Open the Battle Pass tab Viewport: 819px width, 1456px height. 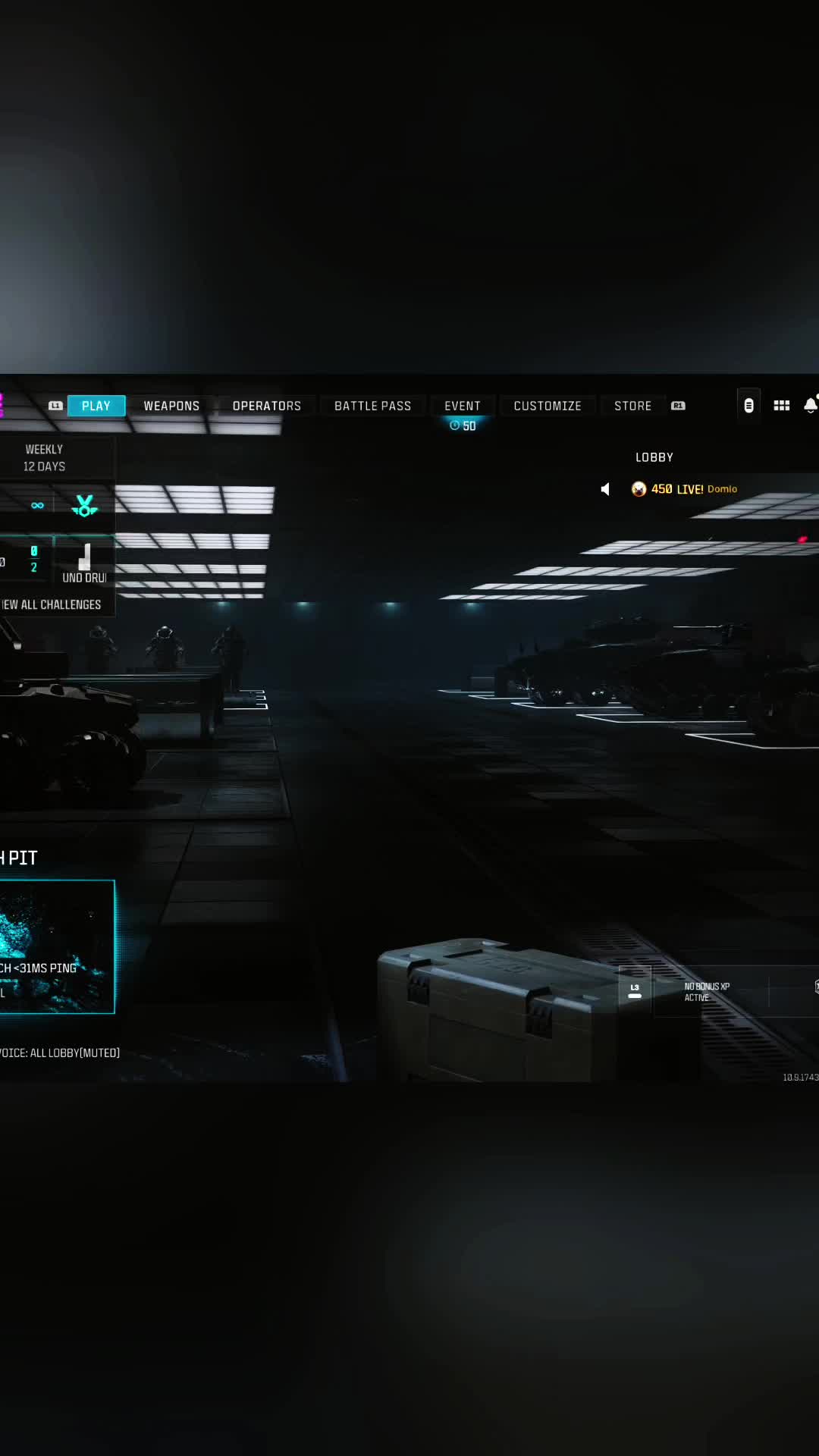coord(372,406)
